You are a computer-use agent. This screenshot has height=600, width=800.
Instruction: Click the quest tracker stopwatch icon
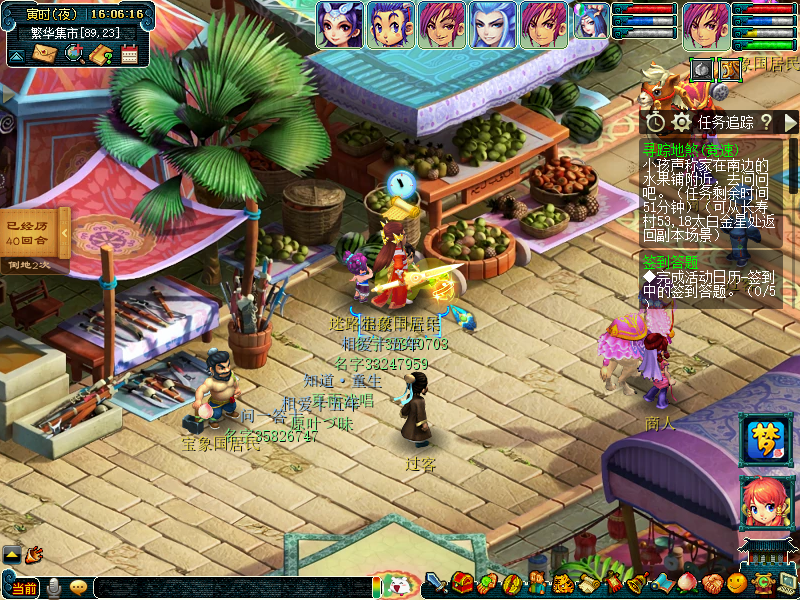coord(656,122)
